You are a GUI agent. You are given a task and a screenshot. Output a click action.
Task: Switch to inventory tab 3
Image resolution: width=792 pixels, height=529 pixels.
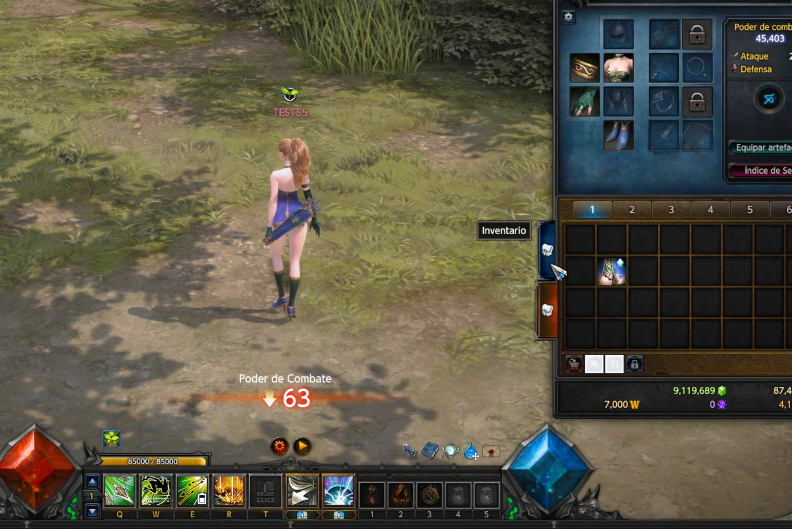[x=671, y=210]
